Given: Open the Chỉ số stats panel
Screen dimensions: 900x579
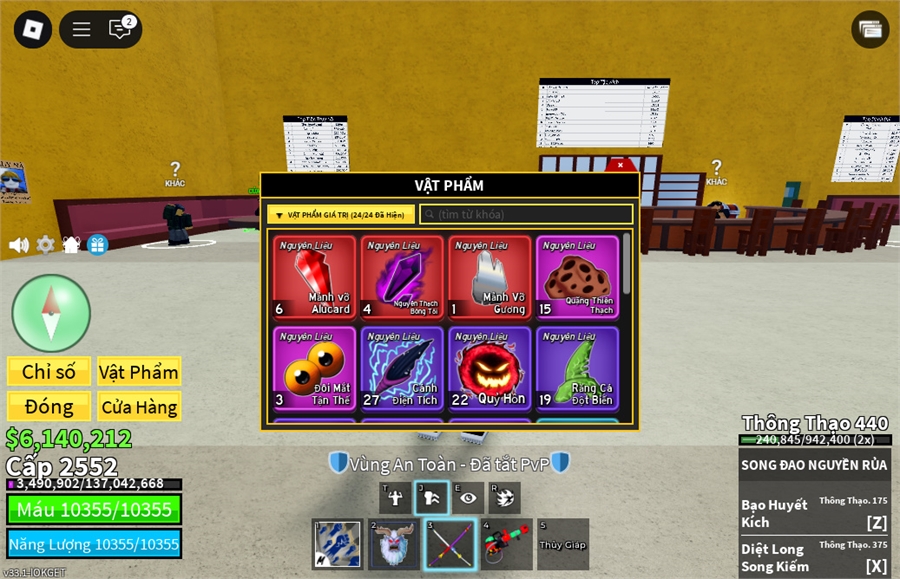Looking at the screenshot, I should coord(49,372).
